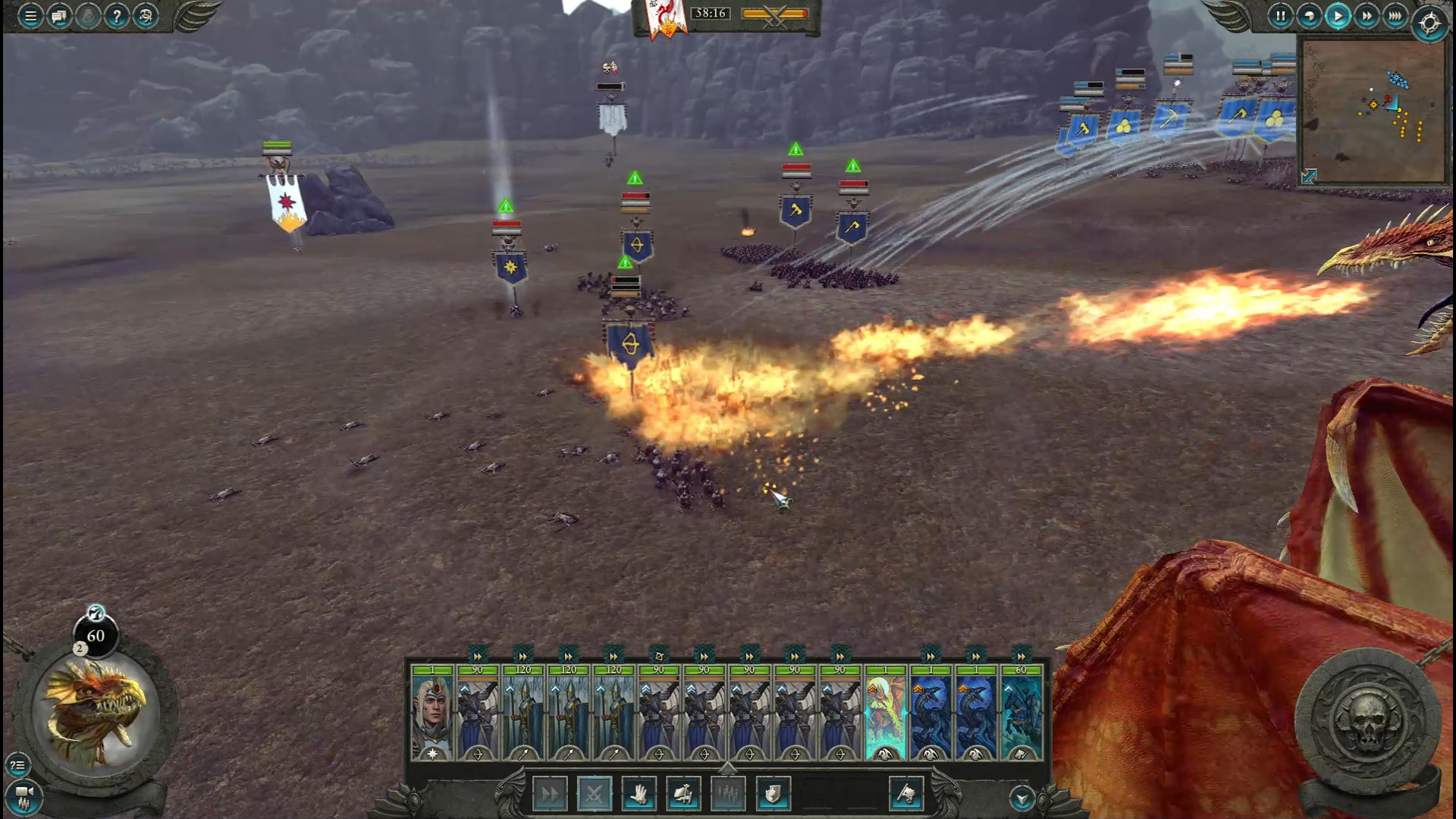Click the battlefield minimap

pyautogui.click(x=1373, y=110)
